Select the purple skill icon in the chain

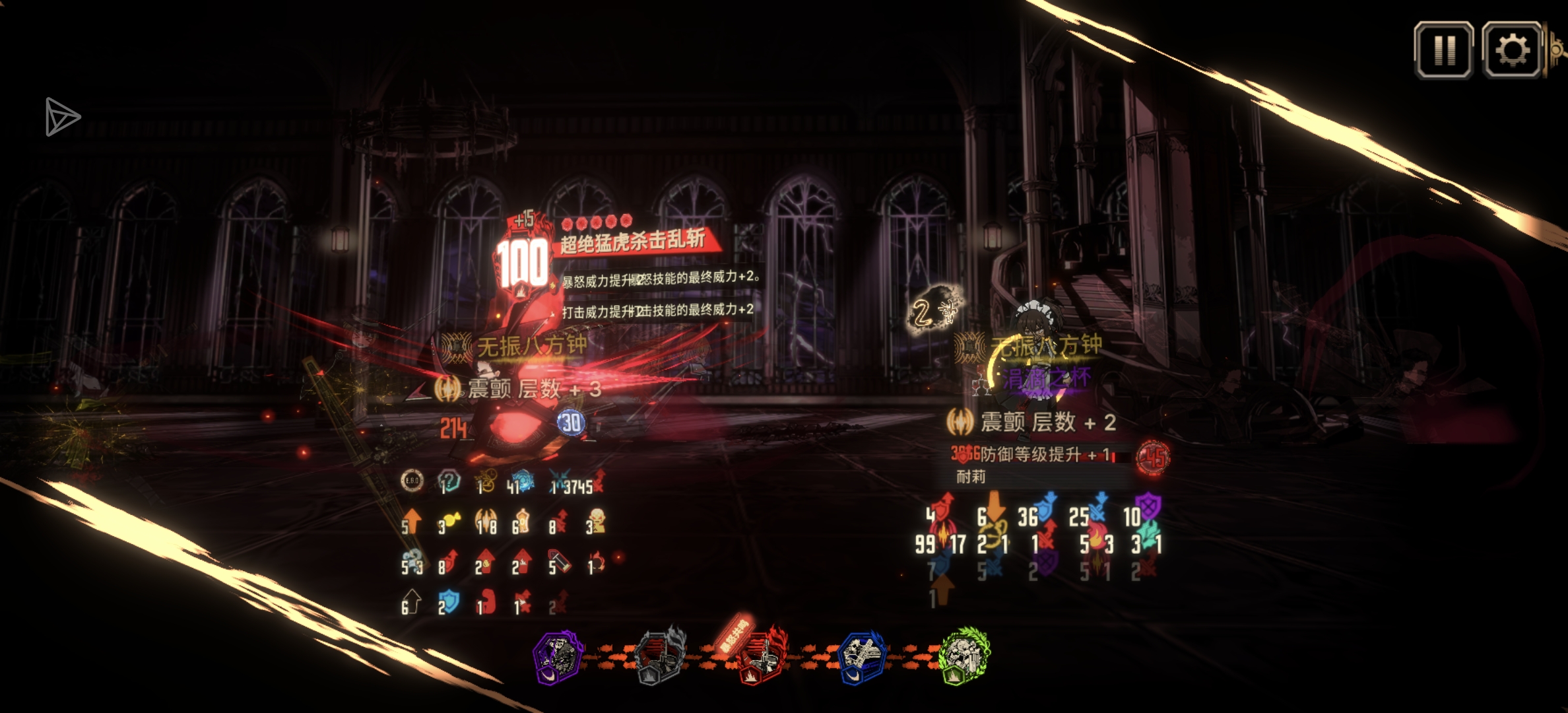coord(558,657)
